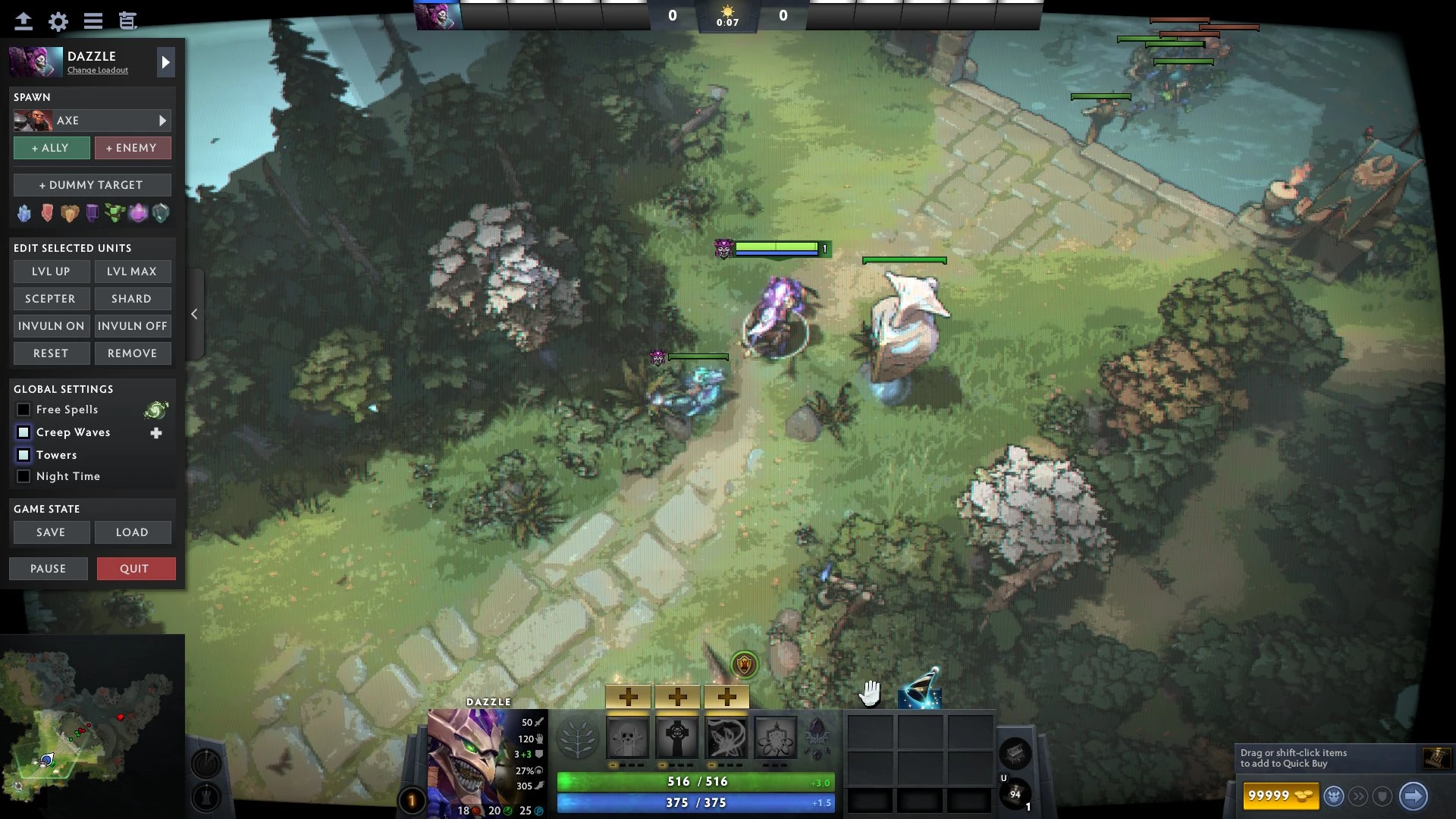1456x819 pixels.
Task: Grant Aghanim's Shard via SHARD button
Action: point(132,299)
